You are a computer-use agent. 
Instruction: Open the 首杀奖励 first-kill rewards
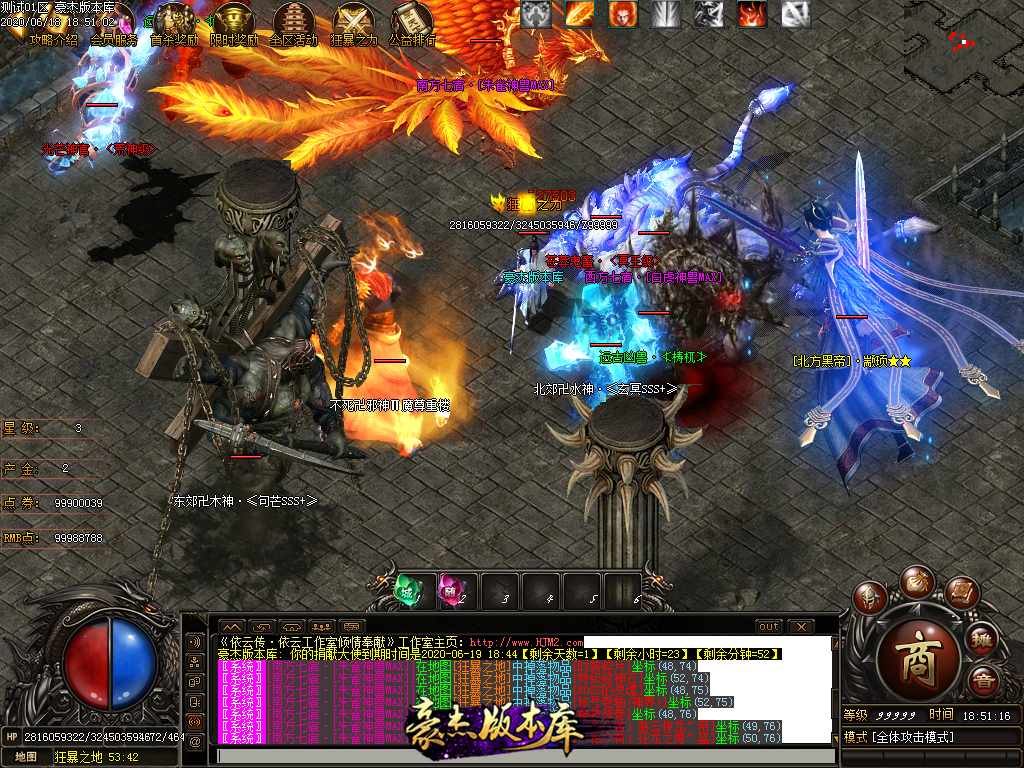click(x=174, y=24)
